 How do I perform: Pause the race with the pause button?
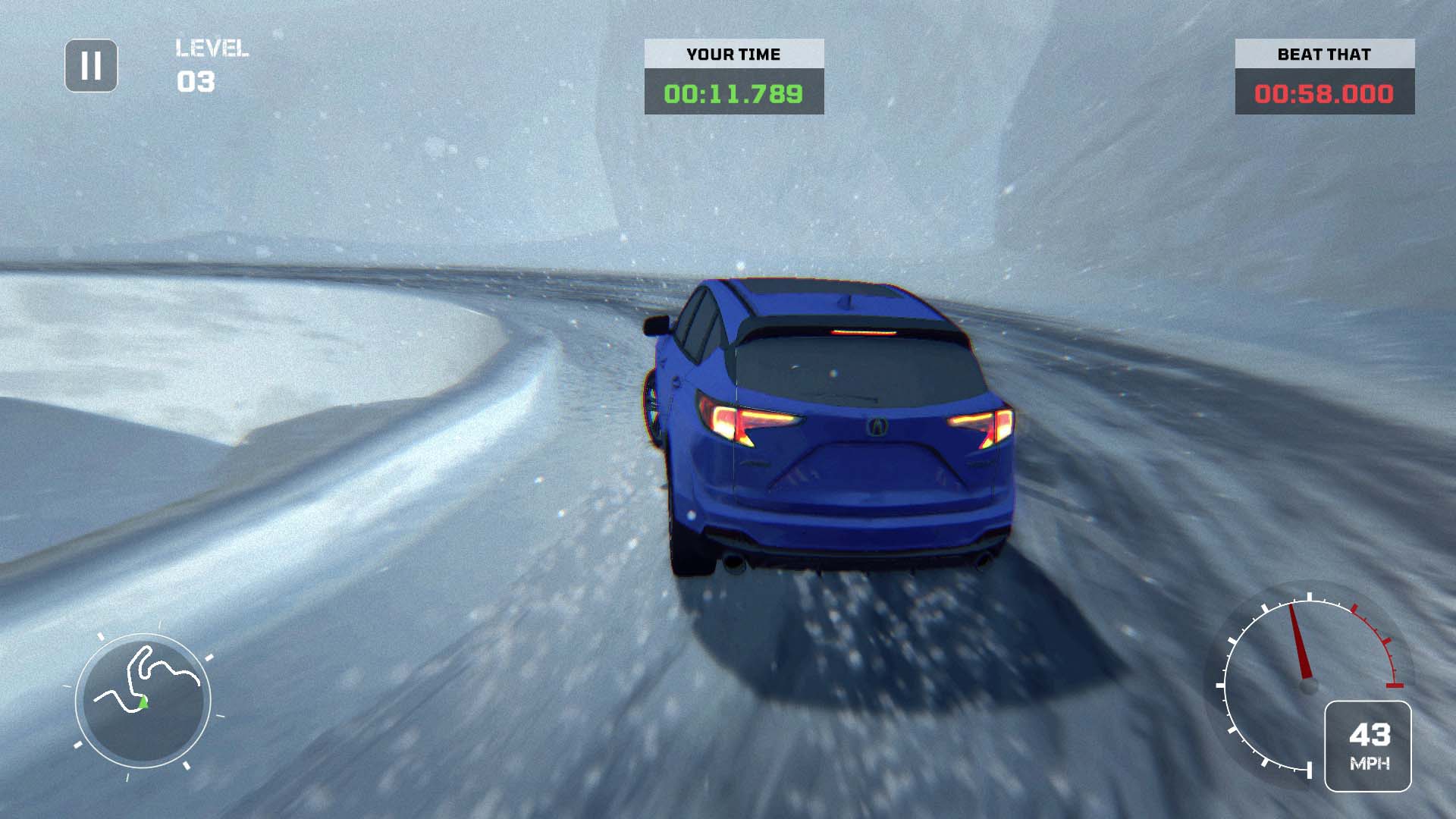[91, 66]
